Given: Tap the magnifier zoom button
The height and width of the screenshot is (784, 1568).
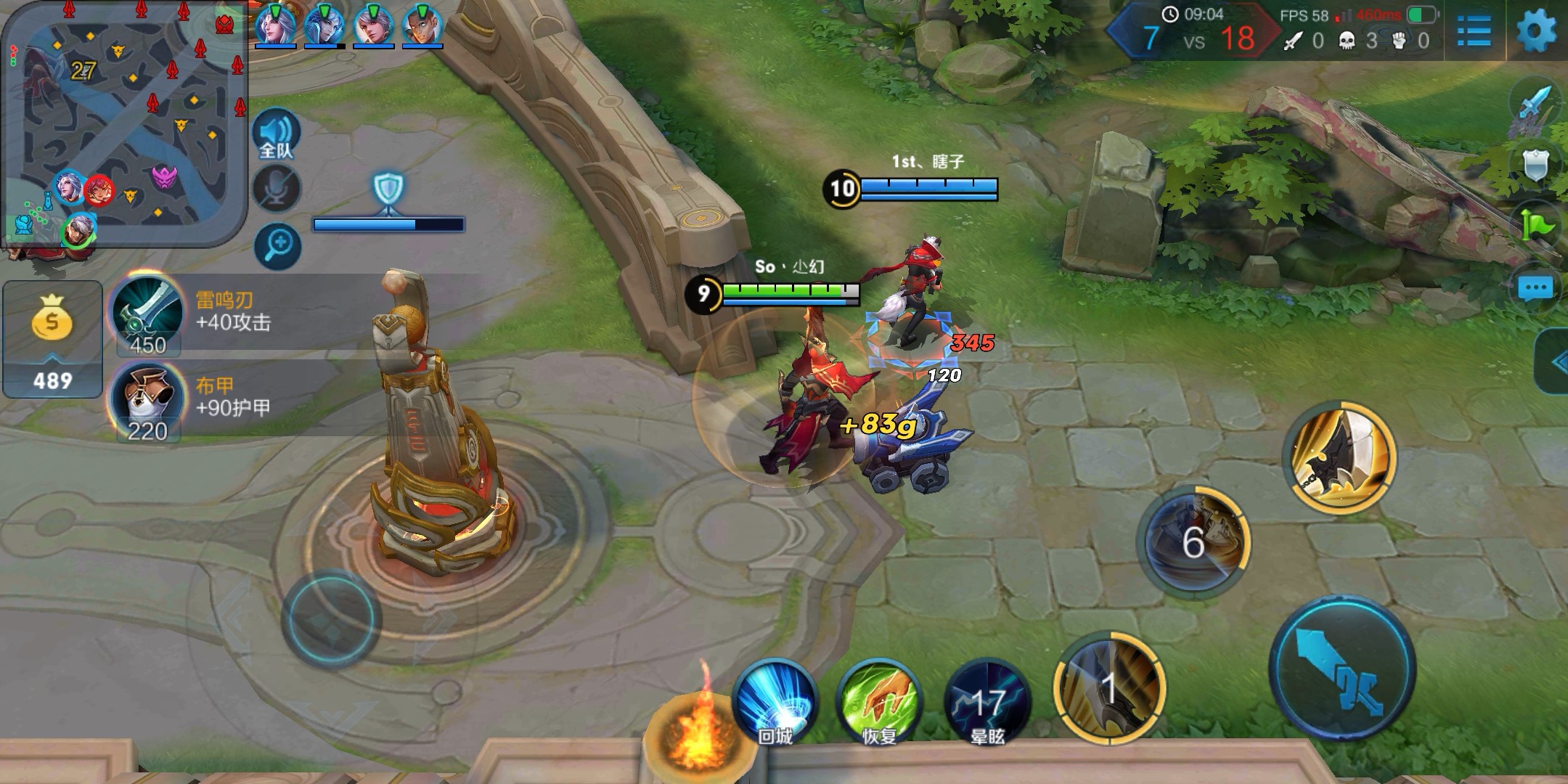Looking at the screenshot, I should 278,245.
